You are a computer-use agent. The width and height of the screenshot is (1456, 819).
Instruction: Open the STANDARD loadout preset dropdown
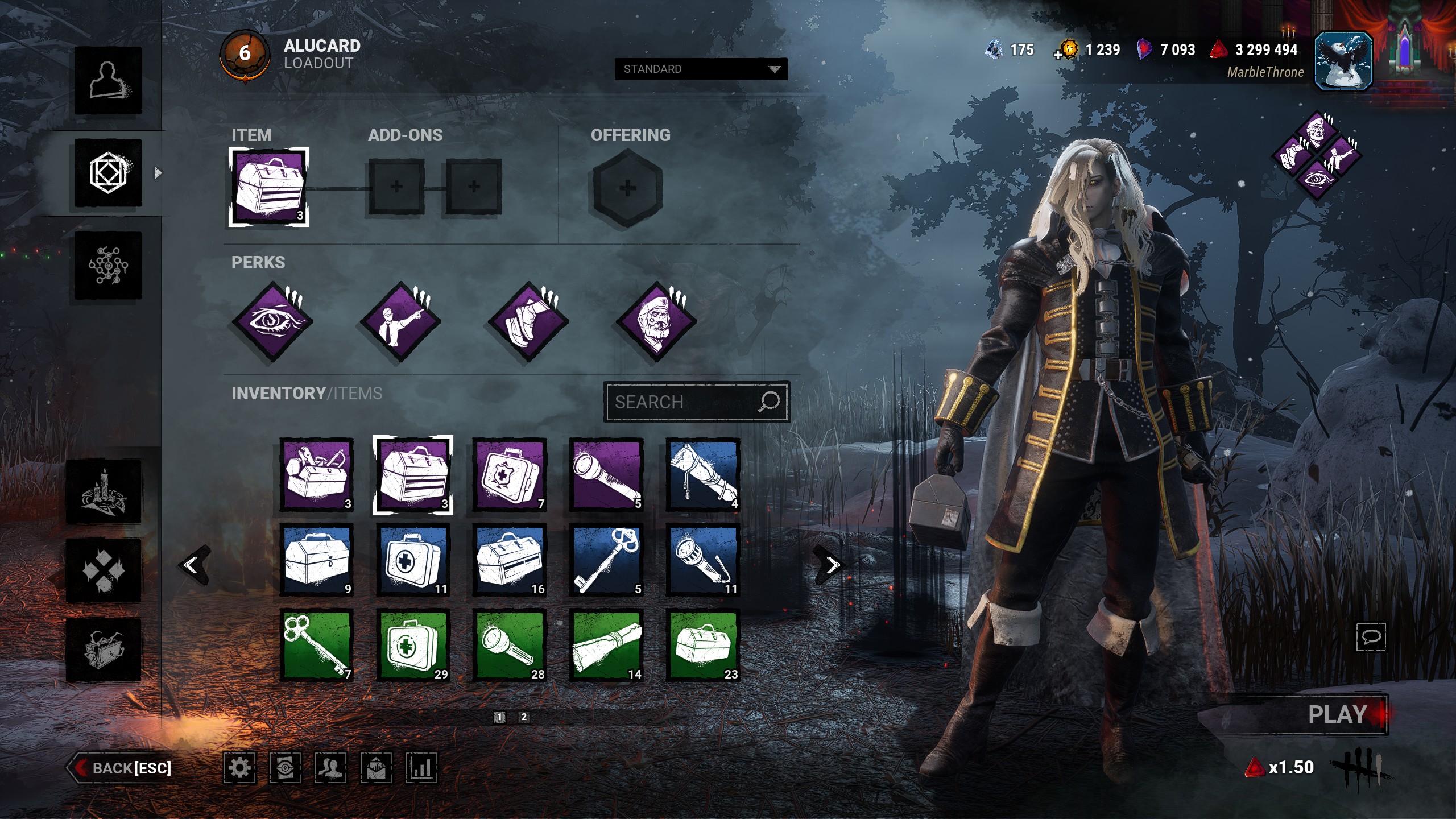click(x=701, y=69)
